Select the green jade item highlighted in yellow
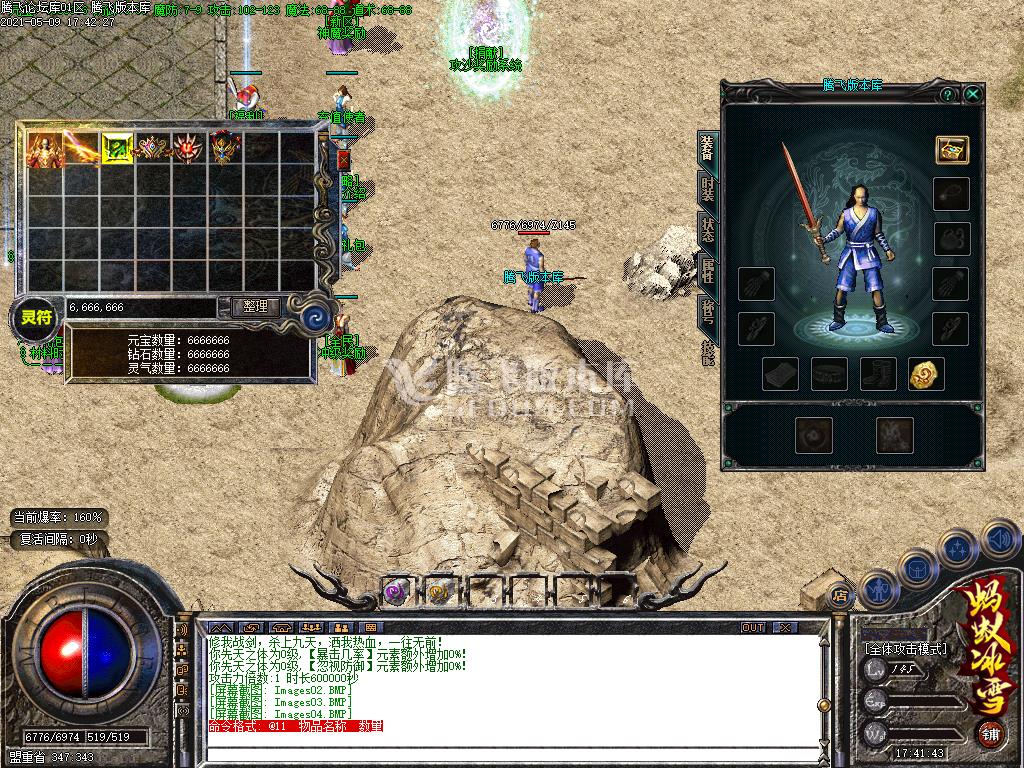This screenshot has width=1024, height=768. pos(117,148)
